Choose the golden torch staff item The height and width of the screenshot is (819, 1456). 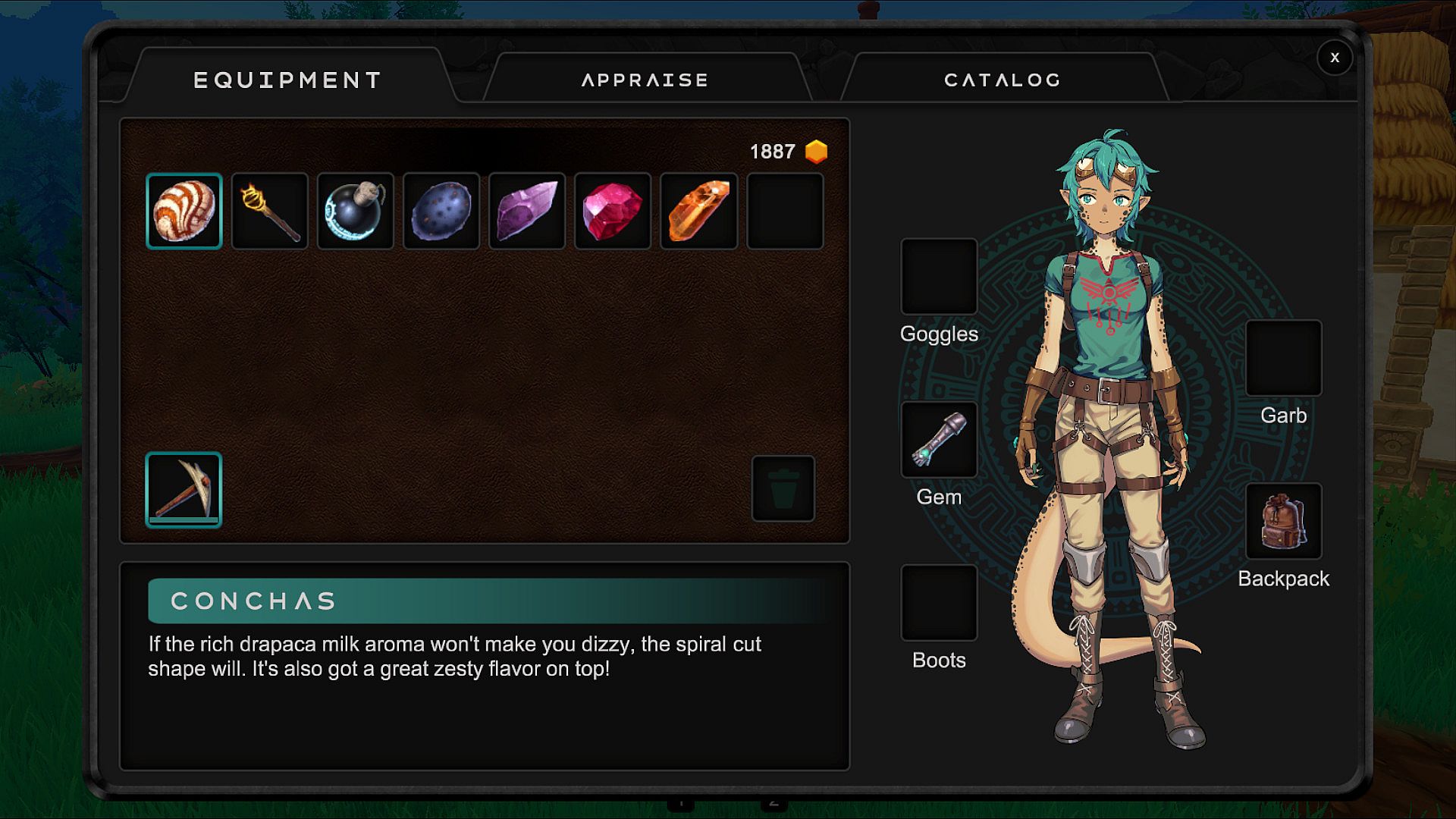click(x=270, y=211)
